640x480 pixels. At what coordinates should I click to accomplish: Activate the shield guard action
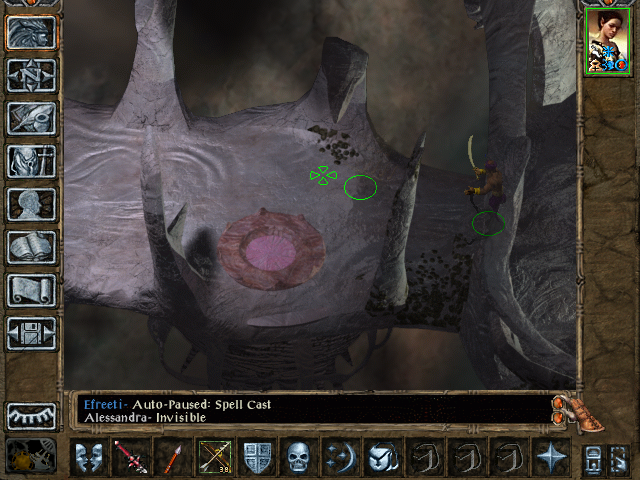coord(256,457)
